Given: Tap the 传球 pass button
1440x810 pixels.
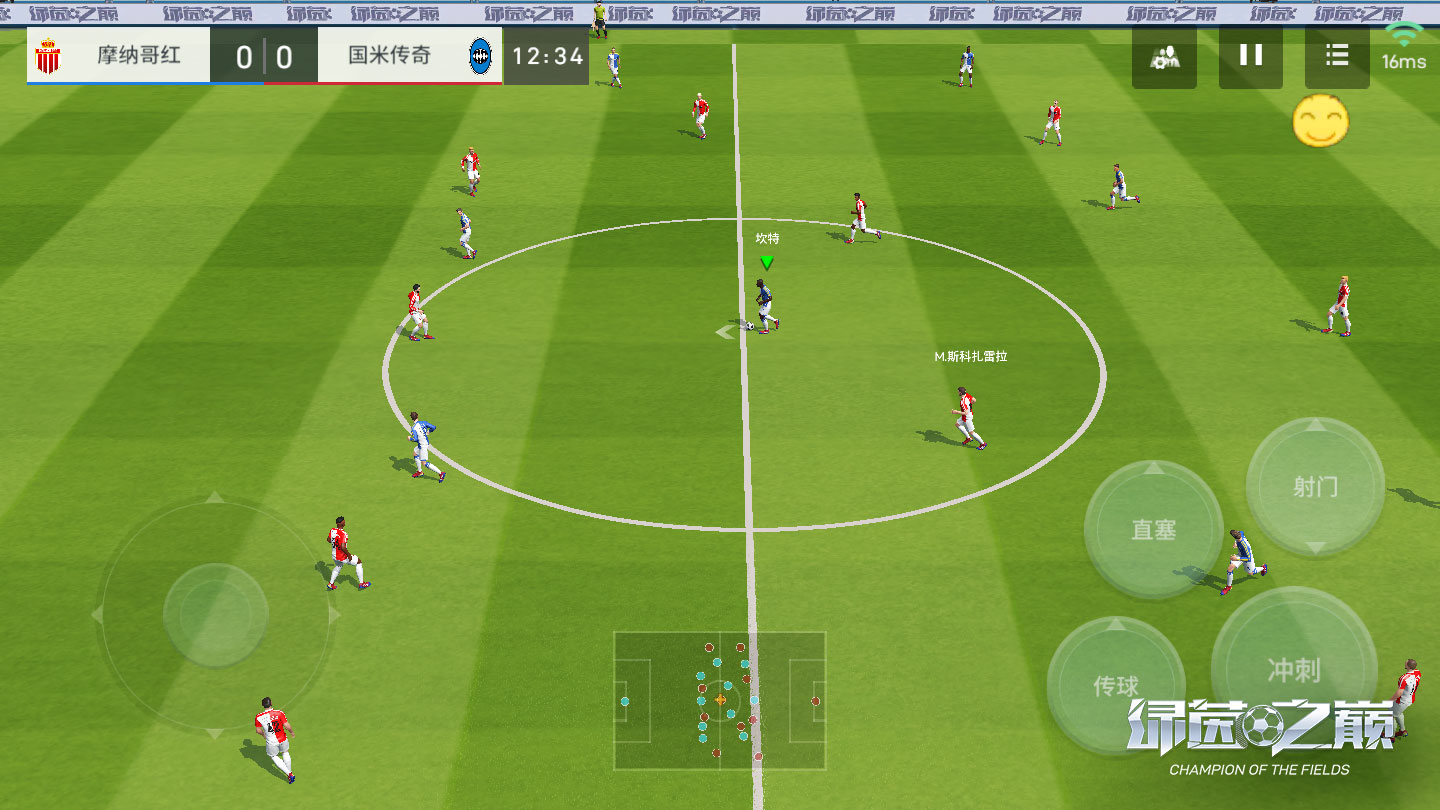Looking at the screenshot, I should tap(1116, 685).
